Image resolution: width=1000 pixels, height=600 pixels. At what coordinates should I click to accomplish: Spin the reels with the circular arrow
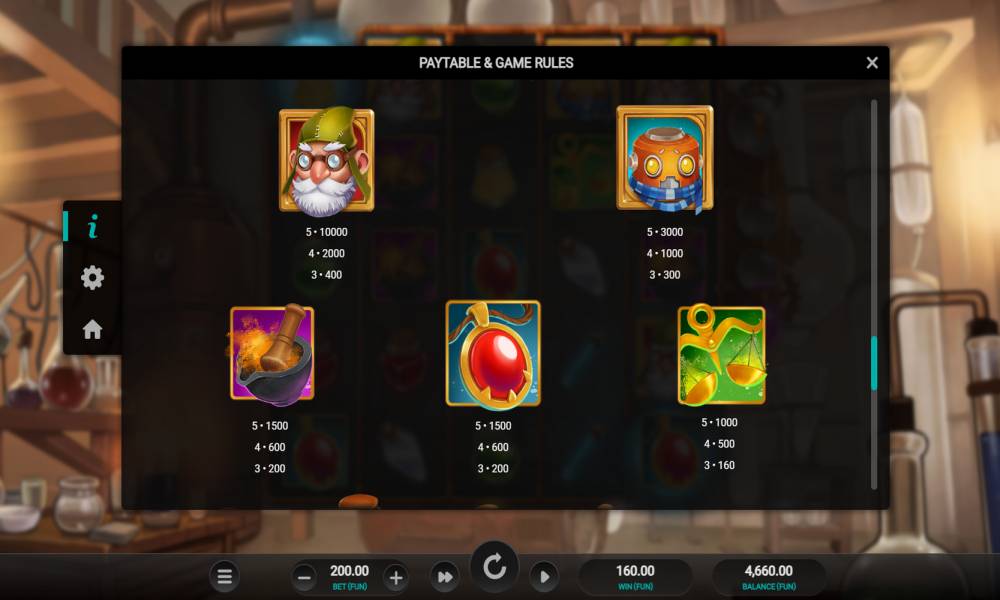(x=495, y=568)
